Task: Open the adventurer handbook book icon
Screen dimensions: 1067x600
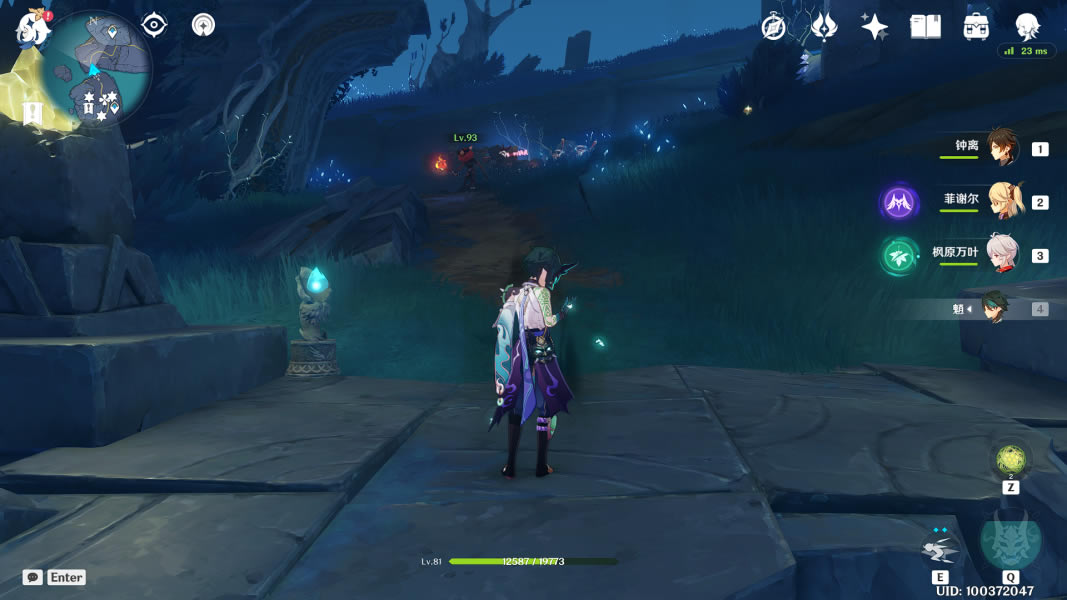Action: [x=926, y=27]
